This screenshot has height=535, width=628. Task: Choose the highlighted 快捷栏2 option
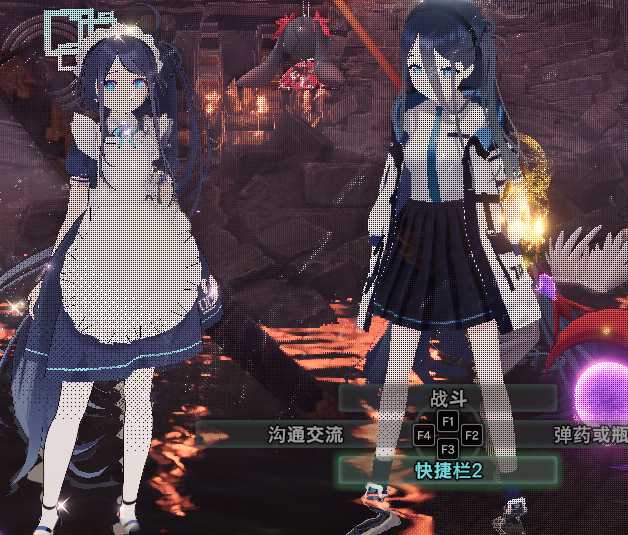(447, 470)
